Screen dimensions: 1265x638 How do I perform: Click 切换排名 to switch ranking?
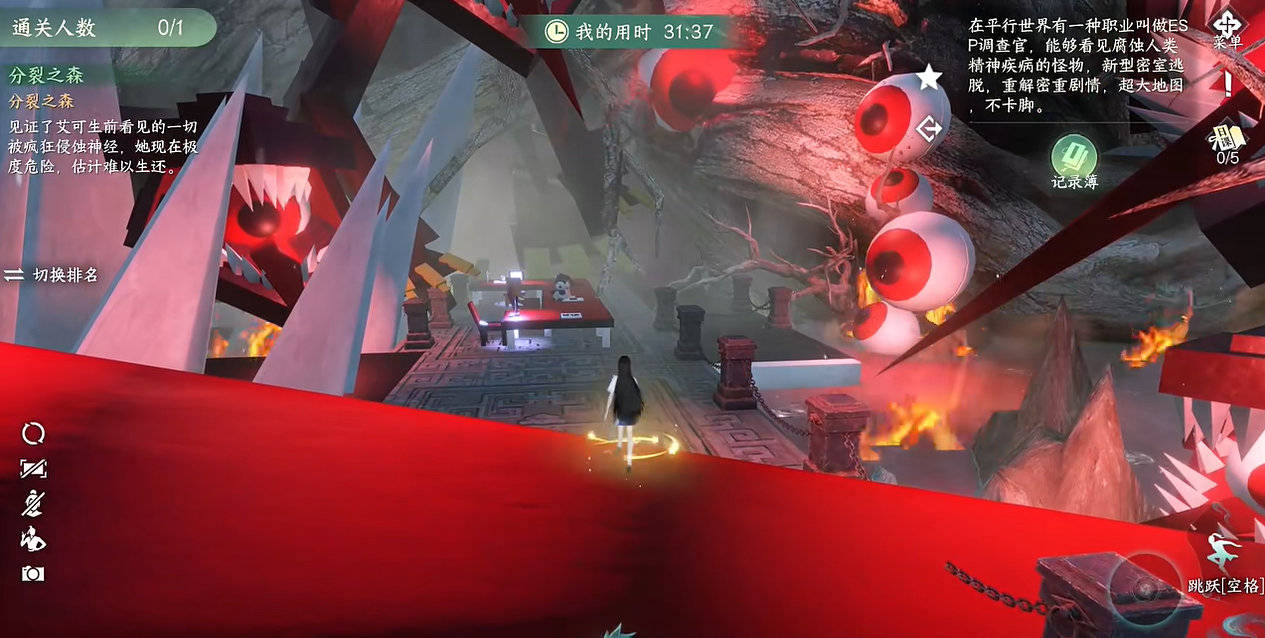[x=52, y=274]
